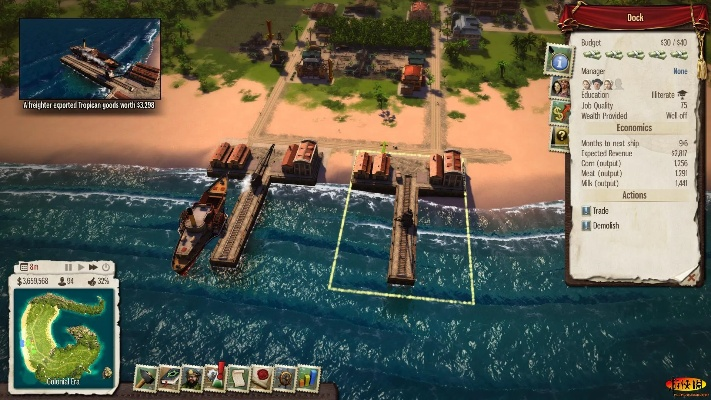The width and height of the screenshot is (711, 400).
Task: Open the bar chart overlays stamp
Action: [309, 378]
